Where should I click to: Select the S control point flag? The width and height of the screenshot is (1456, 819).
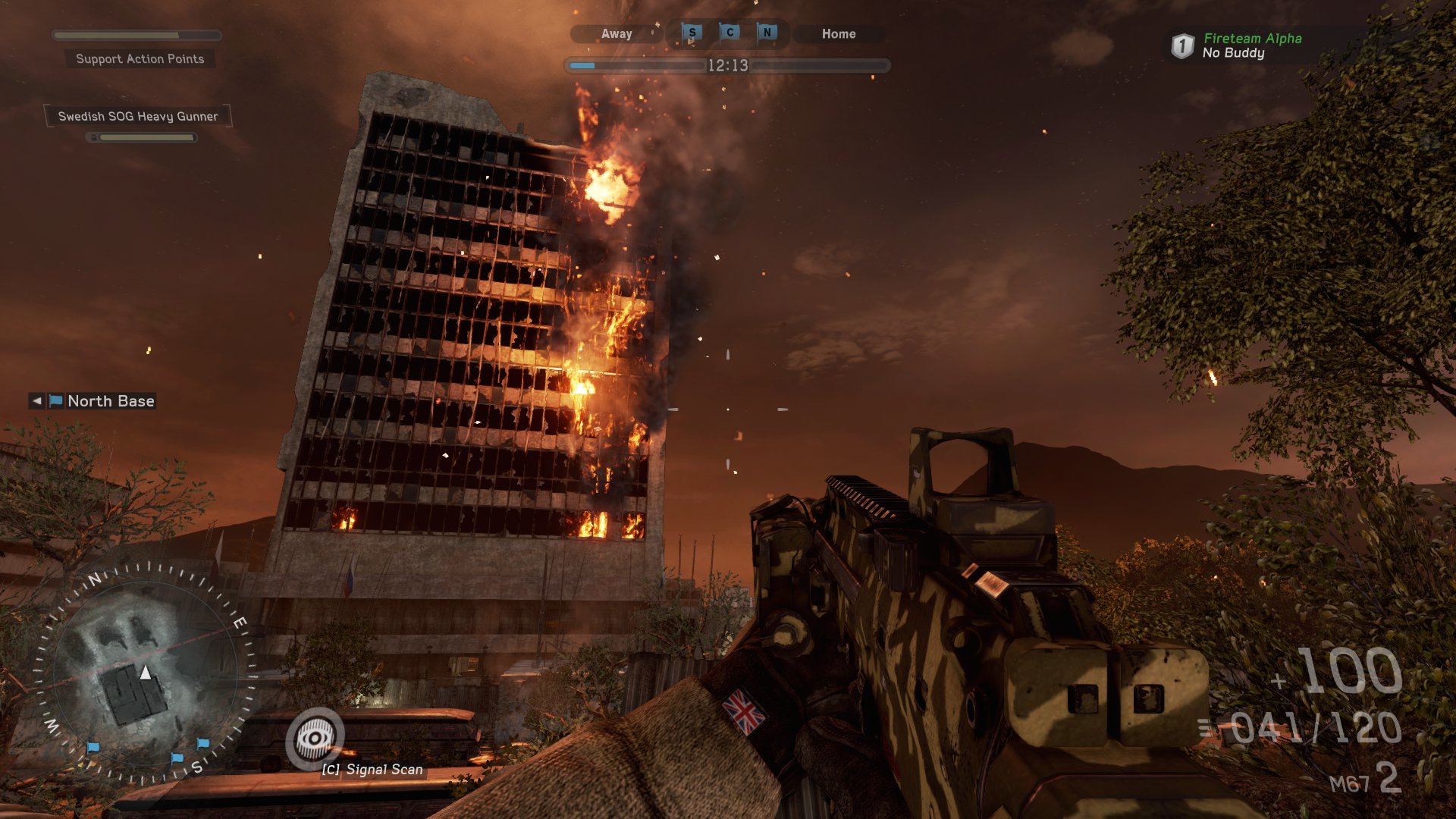(x=692, y=33)
